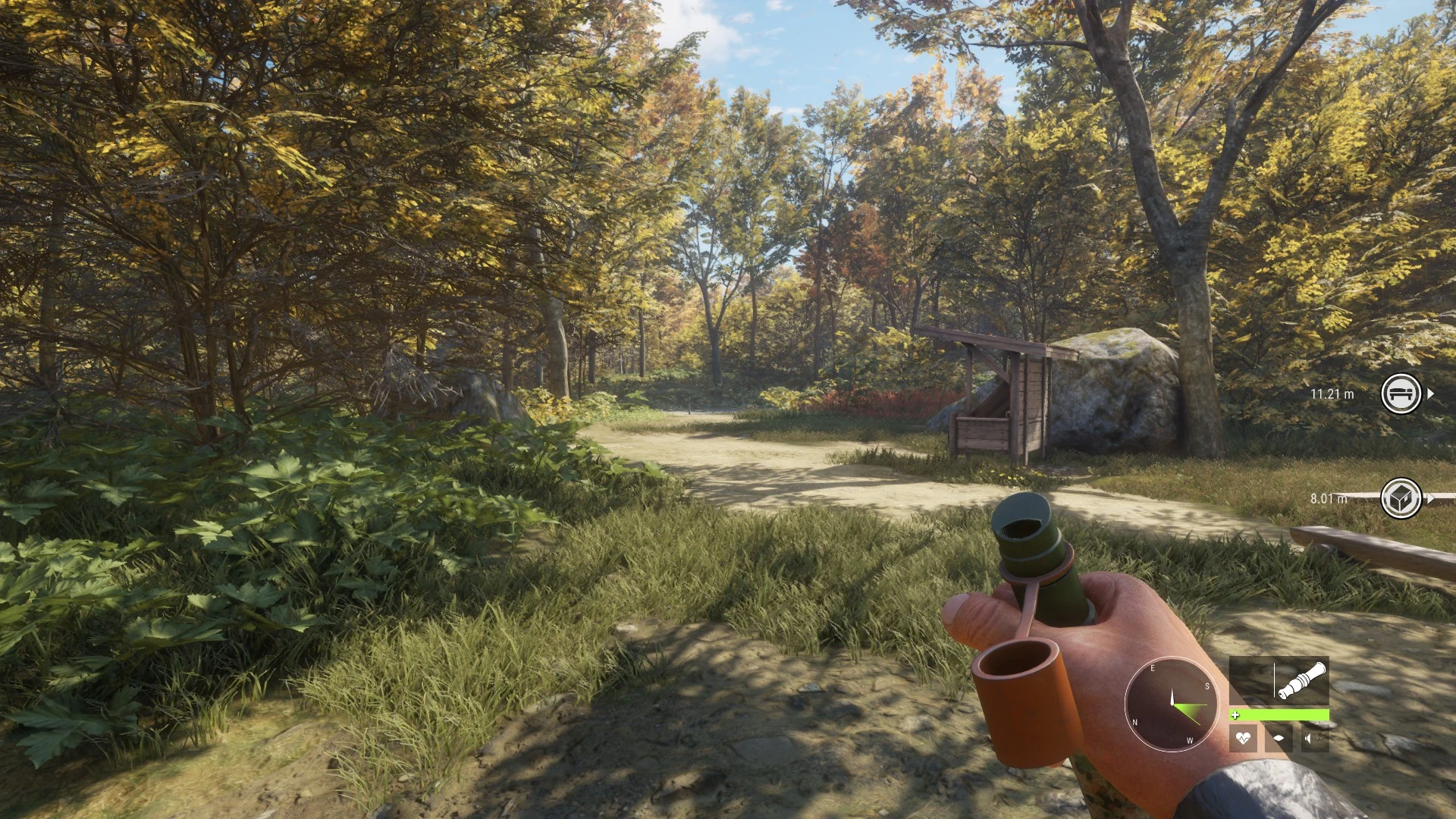Click the 8.01 m distance label
Image resolution: width=1456 pixels, height=819 pixels.
pos(1329,497)
